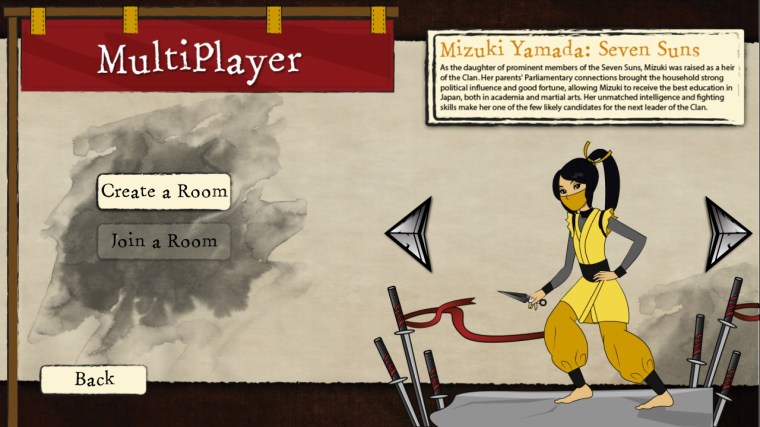Image resolution: width=760 pixels, height=427 pixels.
Task: Select previous character with left arrow
Action: point(411,233)
